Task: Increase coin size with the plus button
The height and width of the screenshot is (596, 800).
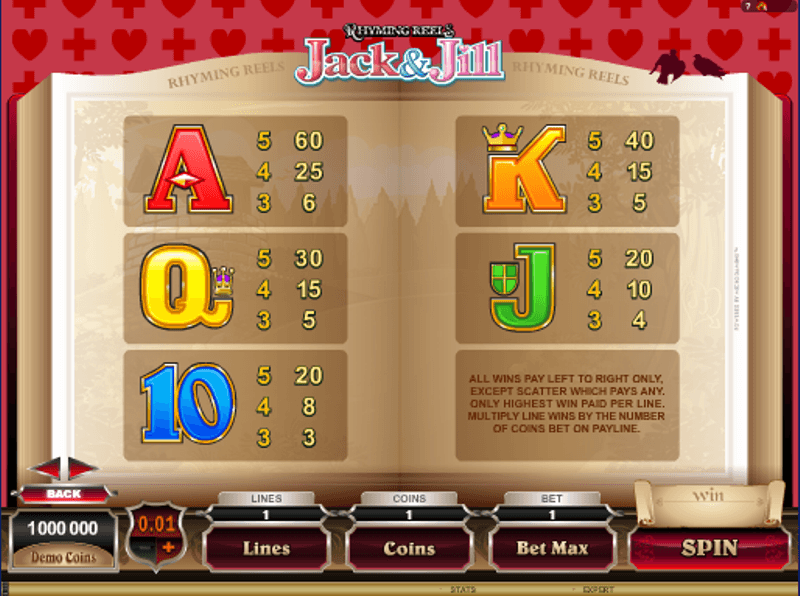Action: pyautogui.click(x=168, y=547)
